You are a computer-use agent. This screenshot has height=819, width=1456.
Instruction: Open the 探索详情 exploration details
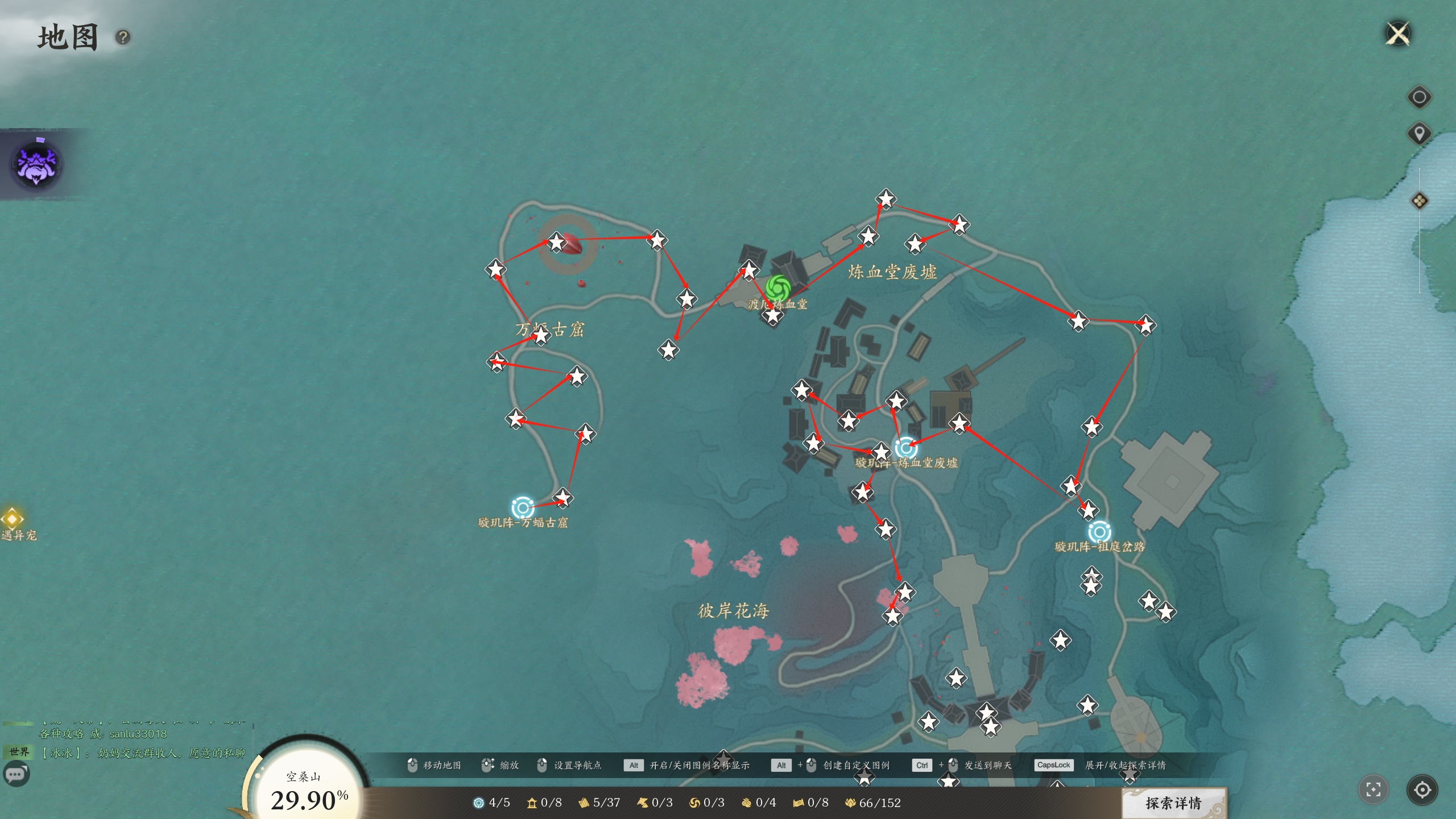click(x=1173, y=803)
